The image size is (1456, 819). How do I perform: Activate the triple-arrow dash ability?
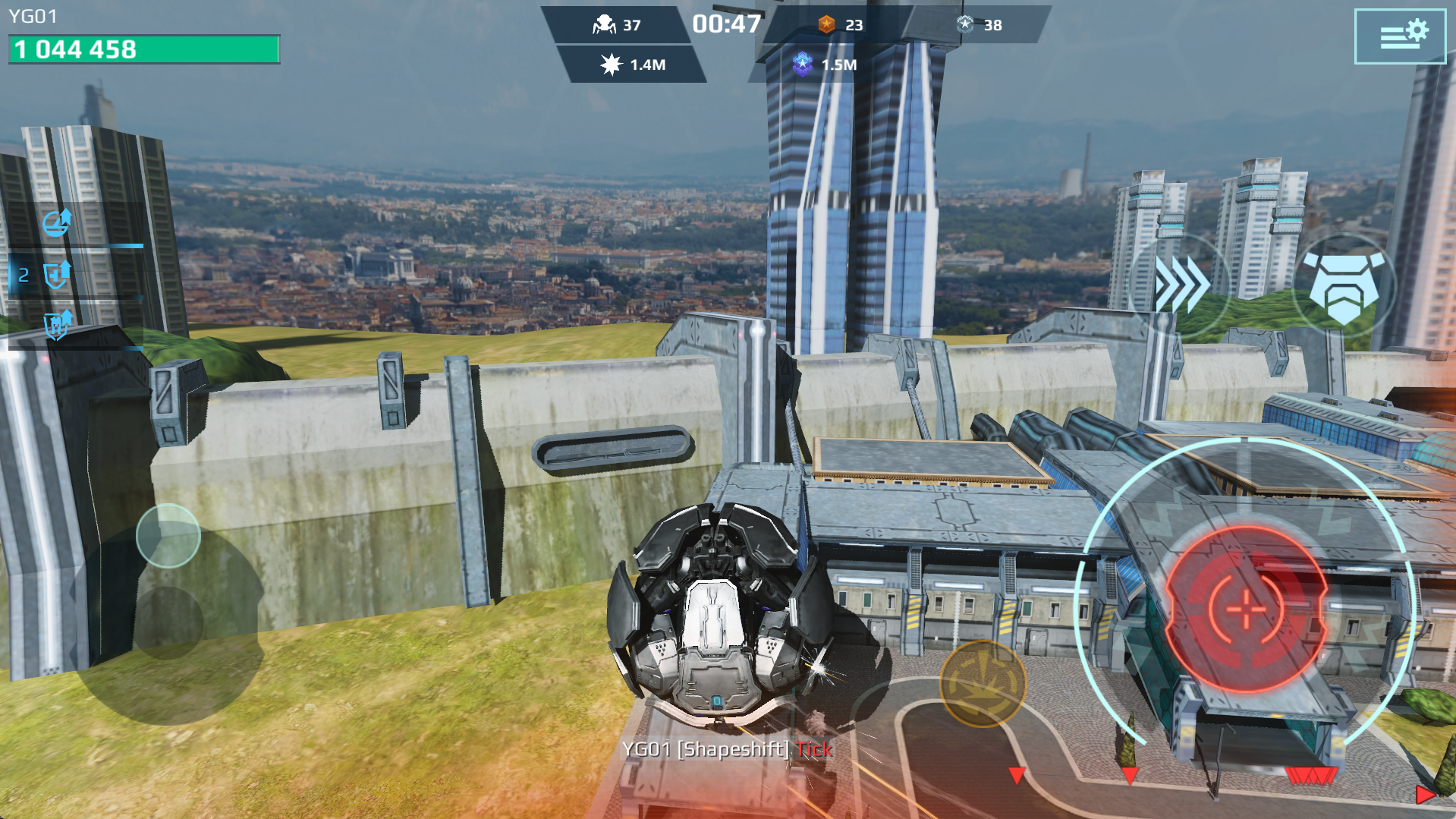[x=1179, y=285]
